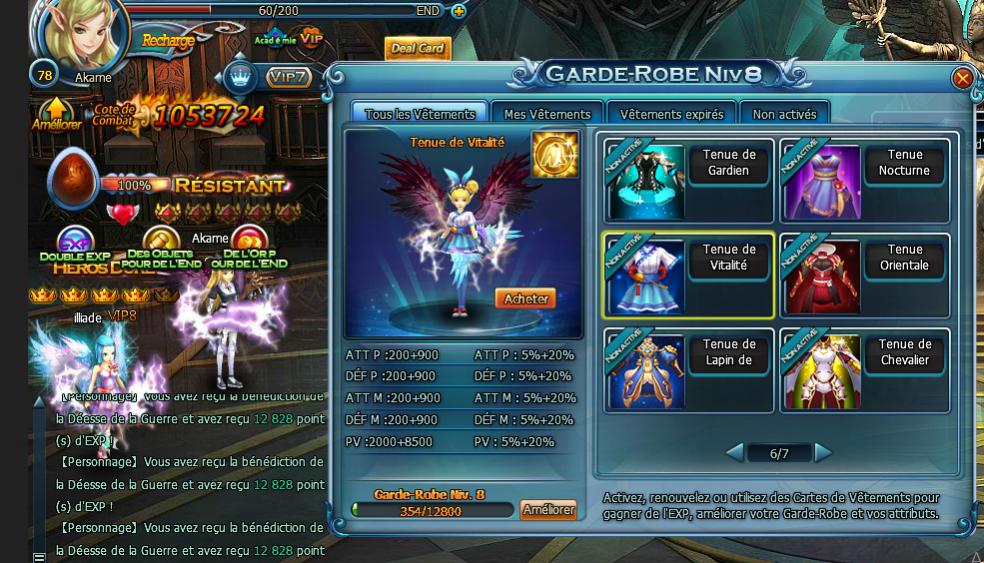984x563 pixels.
Task: Go to the previous wardrobe page
Action: point(735,453)
